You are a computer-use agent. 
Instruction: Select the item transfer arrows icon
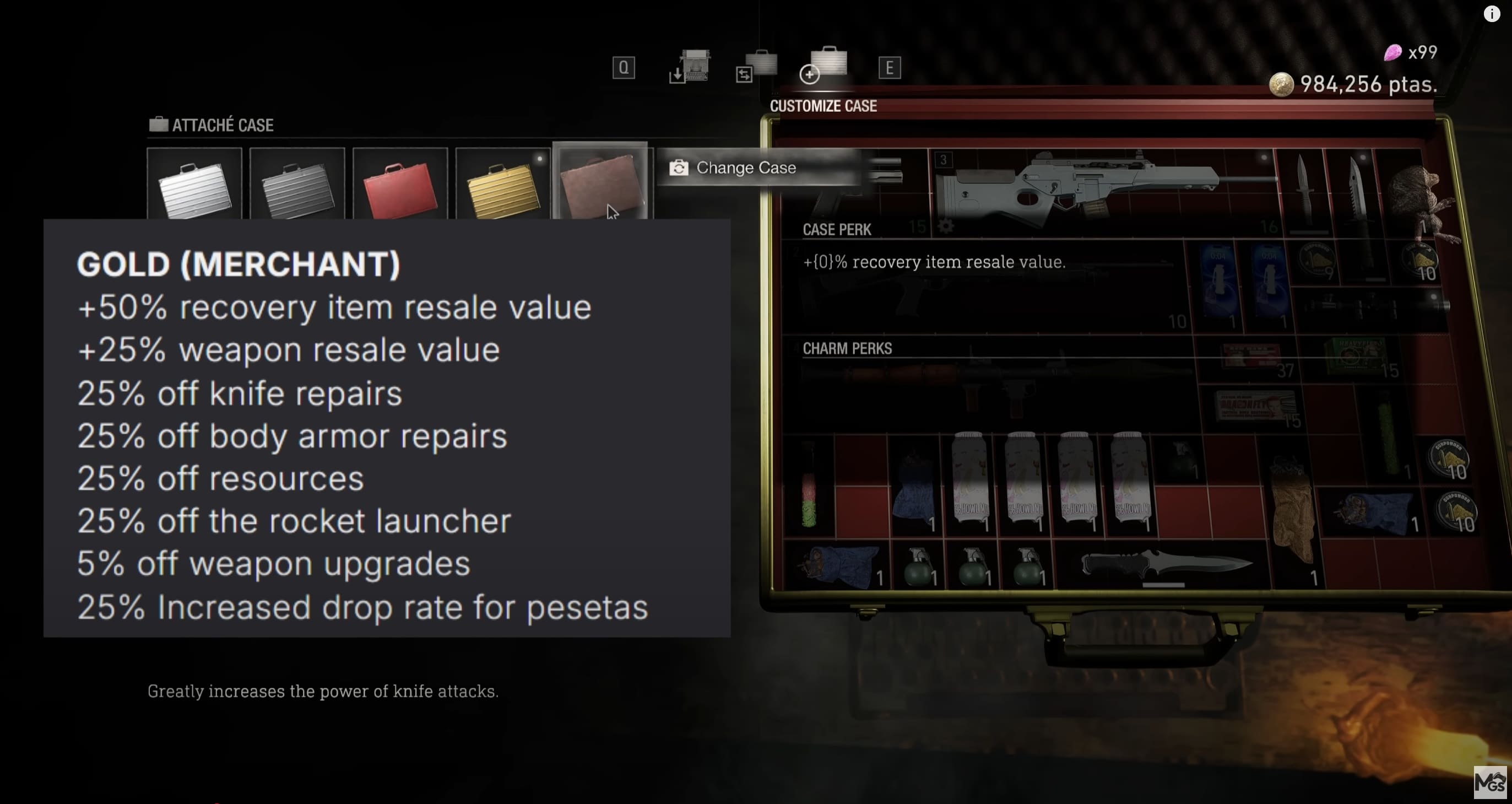click(x=757, y=66)
